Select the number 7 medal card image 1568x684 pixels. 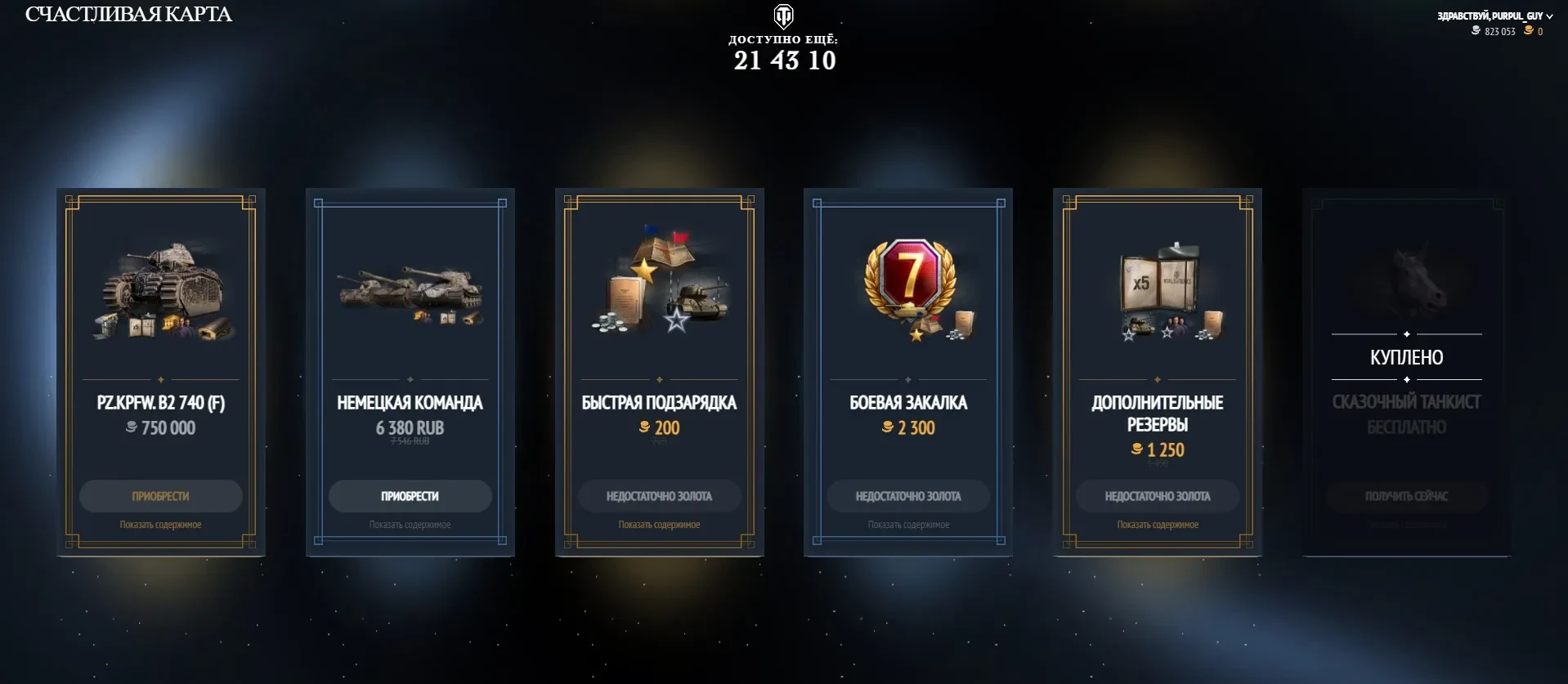pos(912,288)
